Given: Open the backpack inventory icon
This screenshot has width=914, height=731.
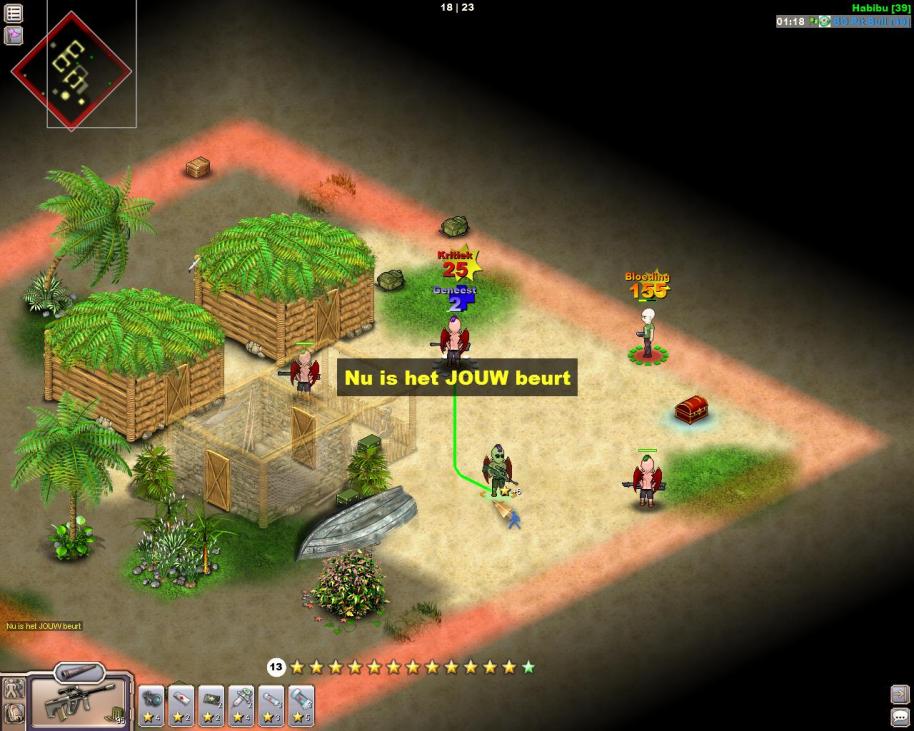Looking at the screenshot, I should pyautogui.click(x=14, y=714).
